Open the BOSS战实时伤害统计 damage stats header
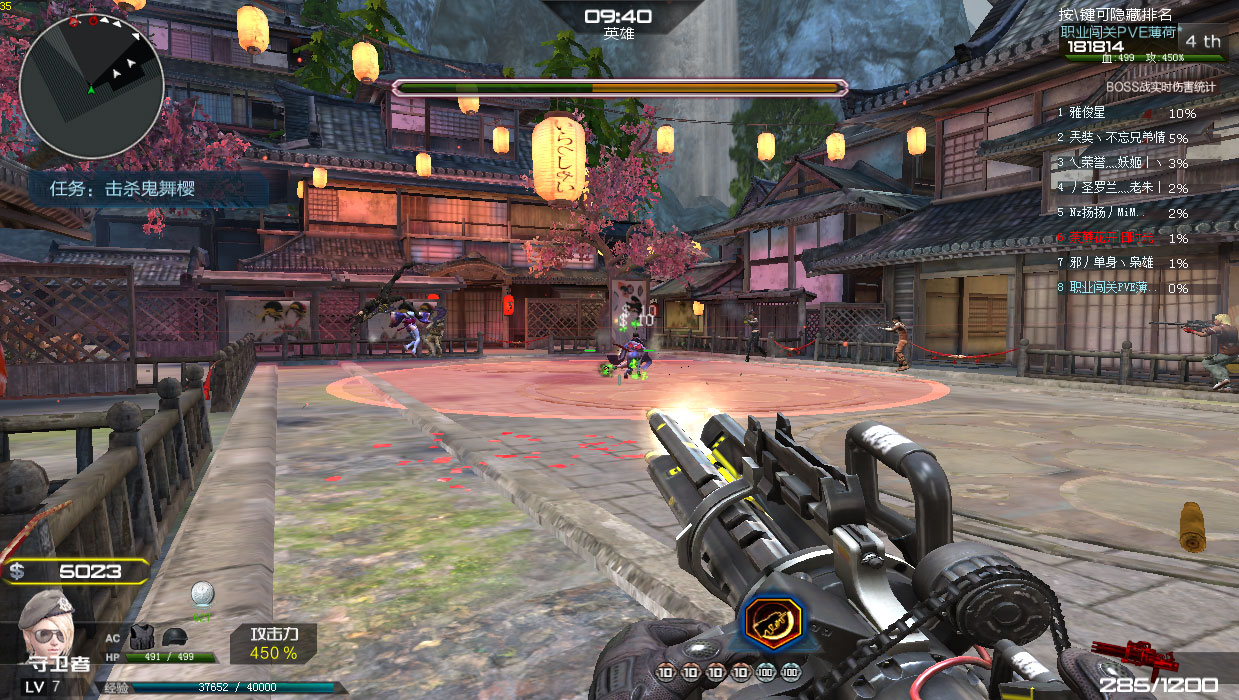This screenshot has width=1239, height=700. tap(1160, 87)
